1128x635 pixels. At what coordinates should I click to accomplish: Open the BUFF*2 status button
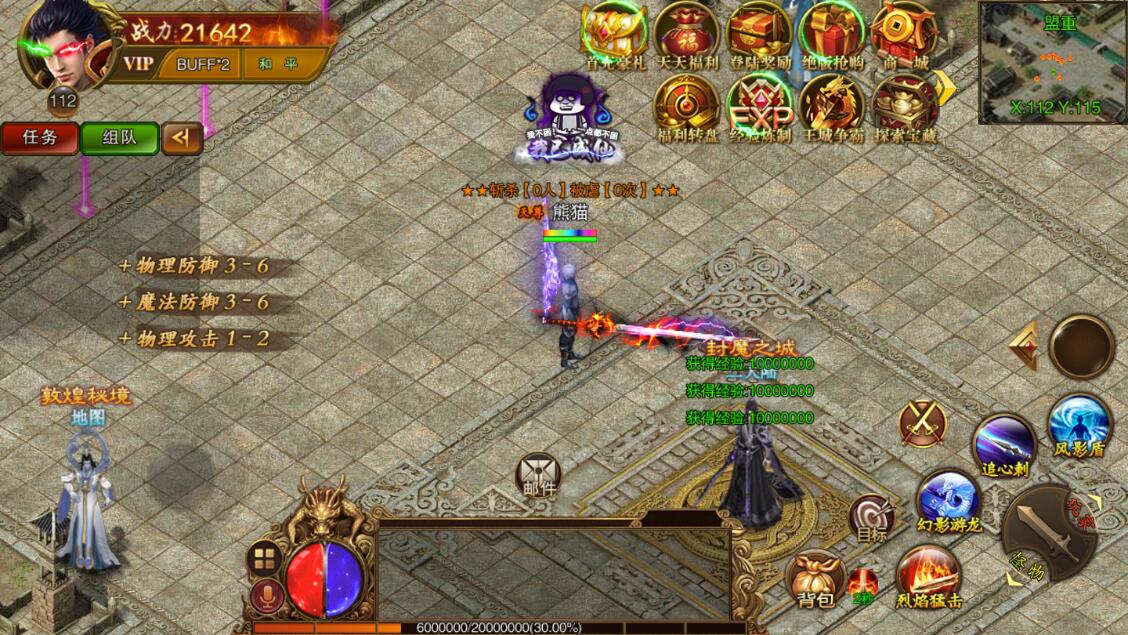click(203, 64)
